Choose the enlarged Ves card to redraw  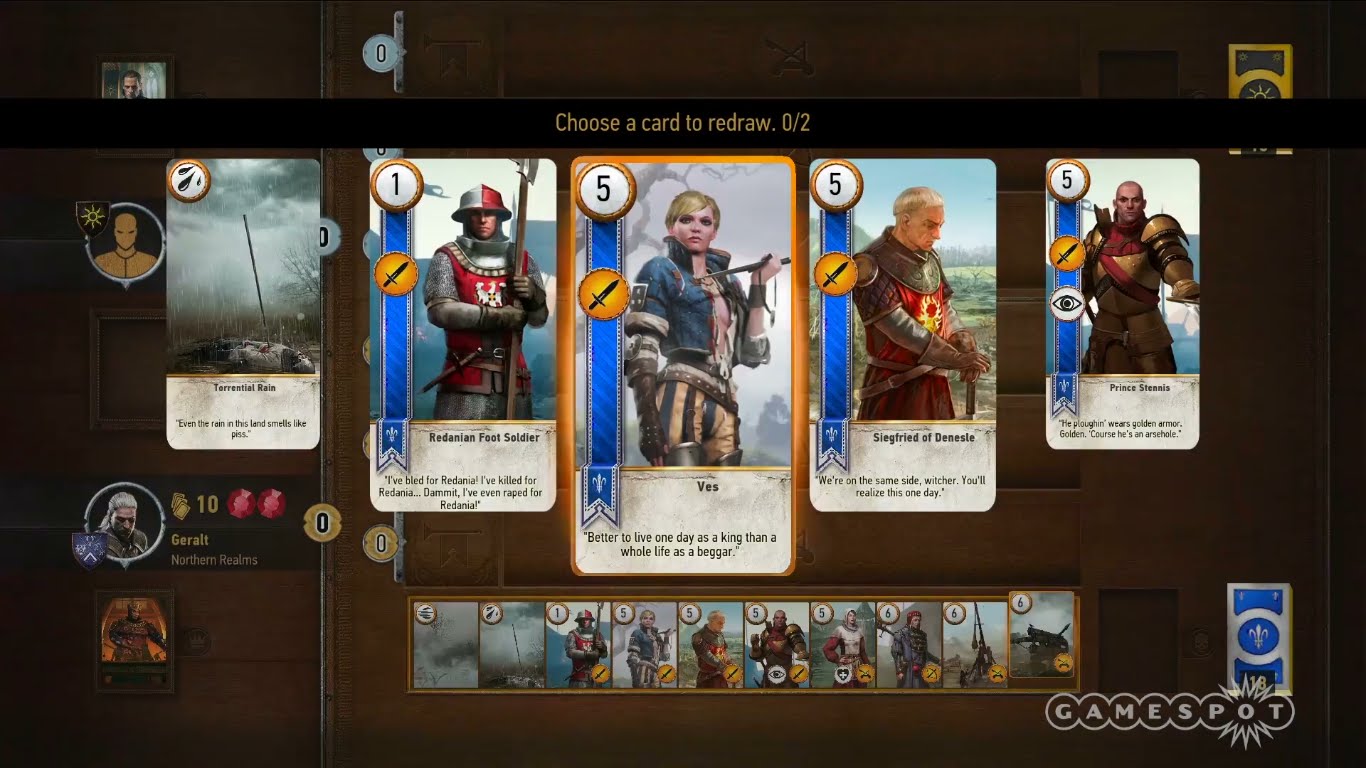pos(684,366)
